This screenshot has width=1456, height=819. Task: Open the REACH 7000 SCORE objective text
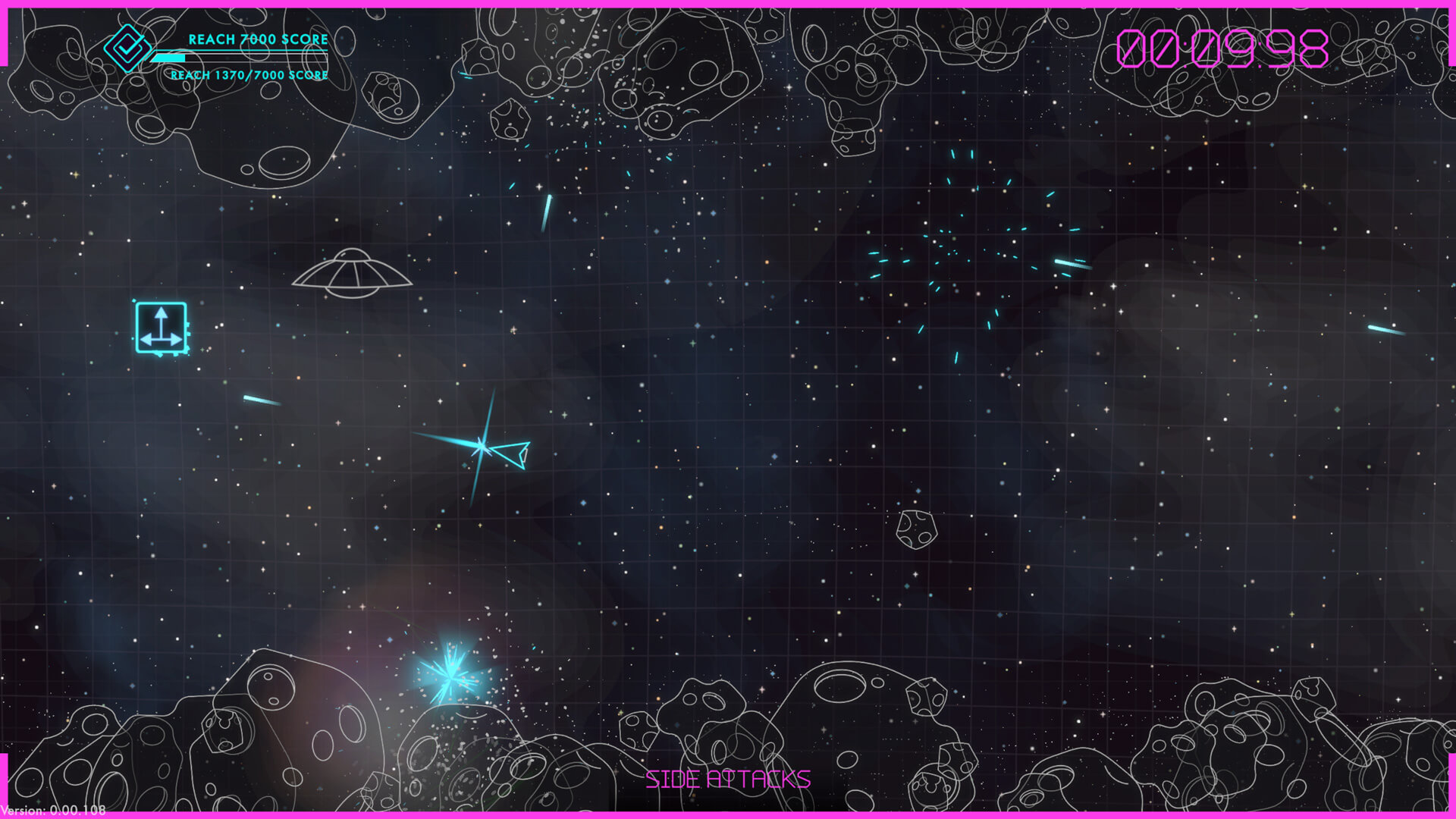[x=258, y=38]
